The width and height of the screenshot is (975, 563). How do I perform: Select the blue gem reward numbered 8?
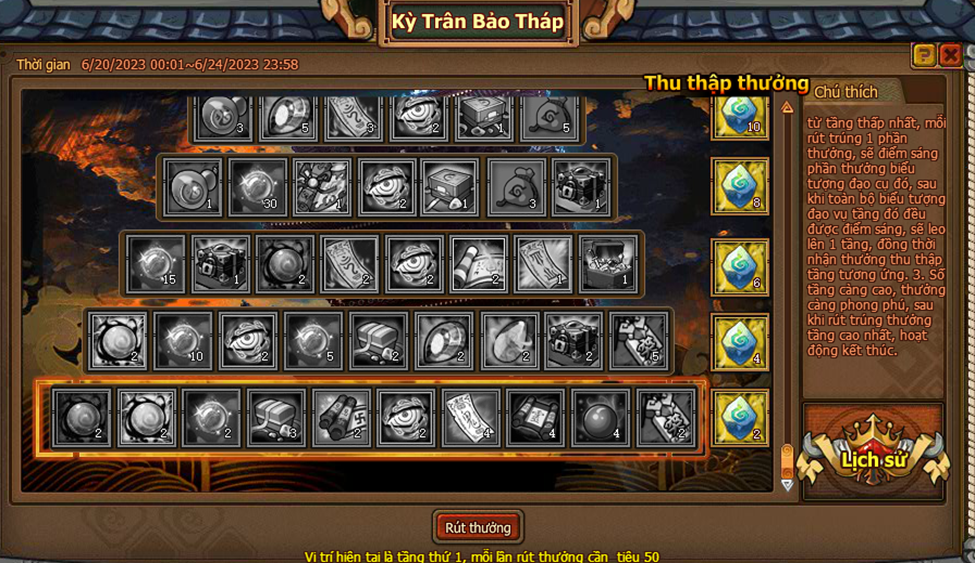coord(740,186)
